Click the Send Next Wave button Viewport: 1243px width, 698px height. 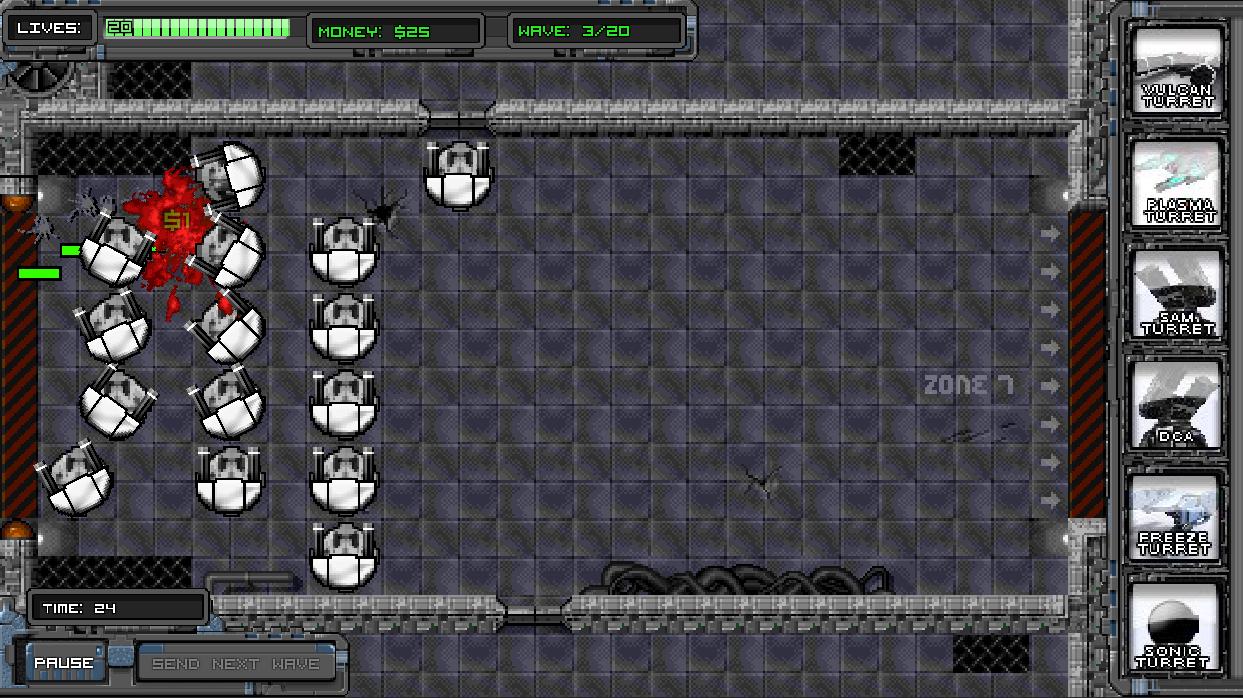tap(236, 663)
